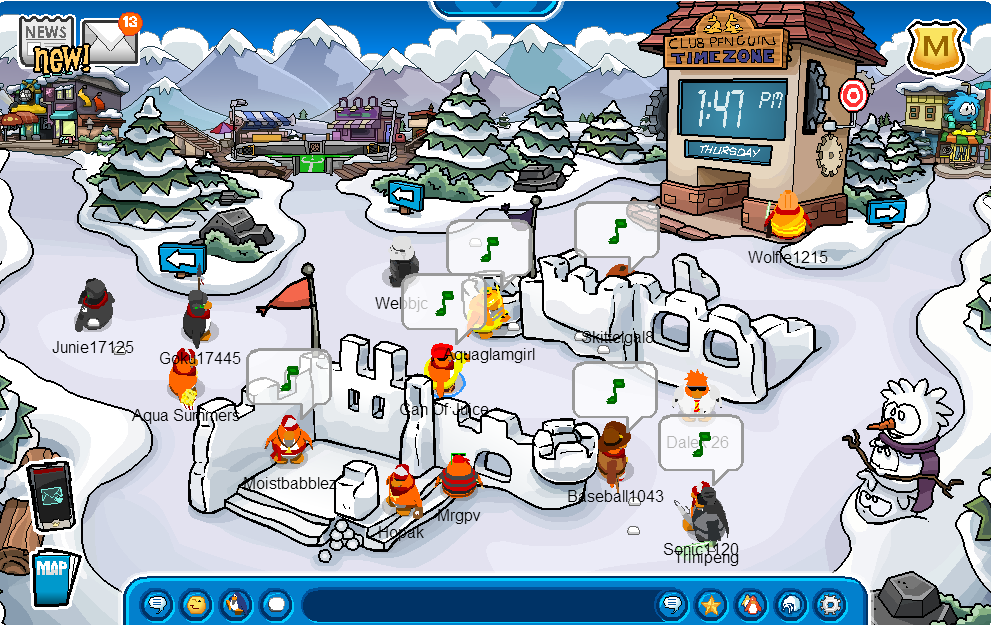
Task: Select the throw snowball button
Action: tap(275, 604)
